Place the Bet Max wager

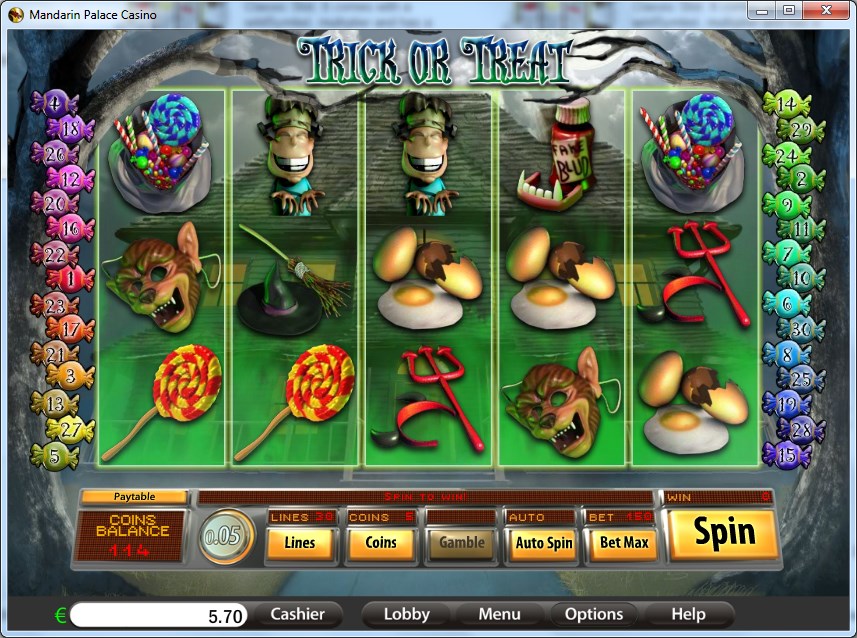623,543
